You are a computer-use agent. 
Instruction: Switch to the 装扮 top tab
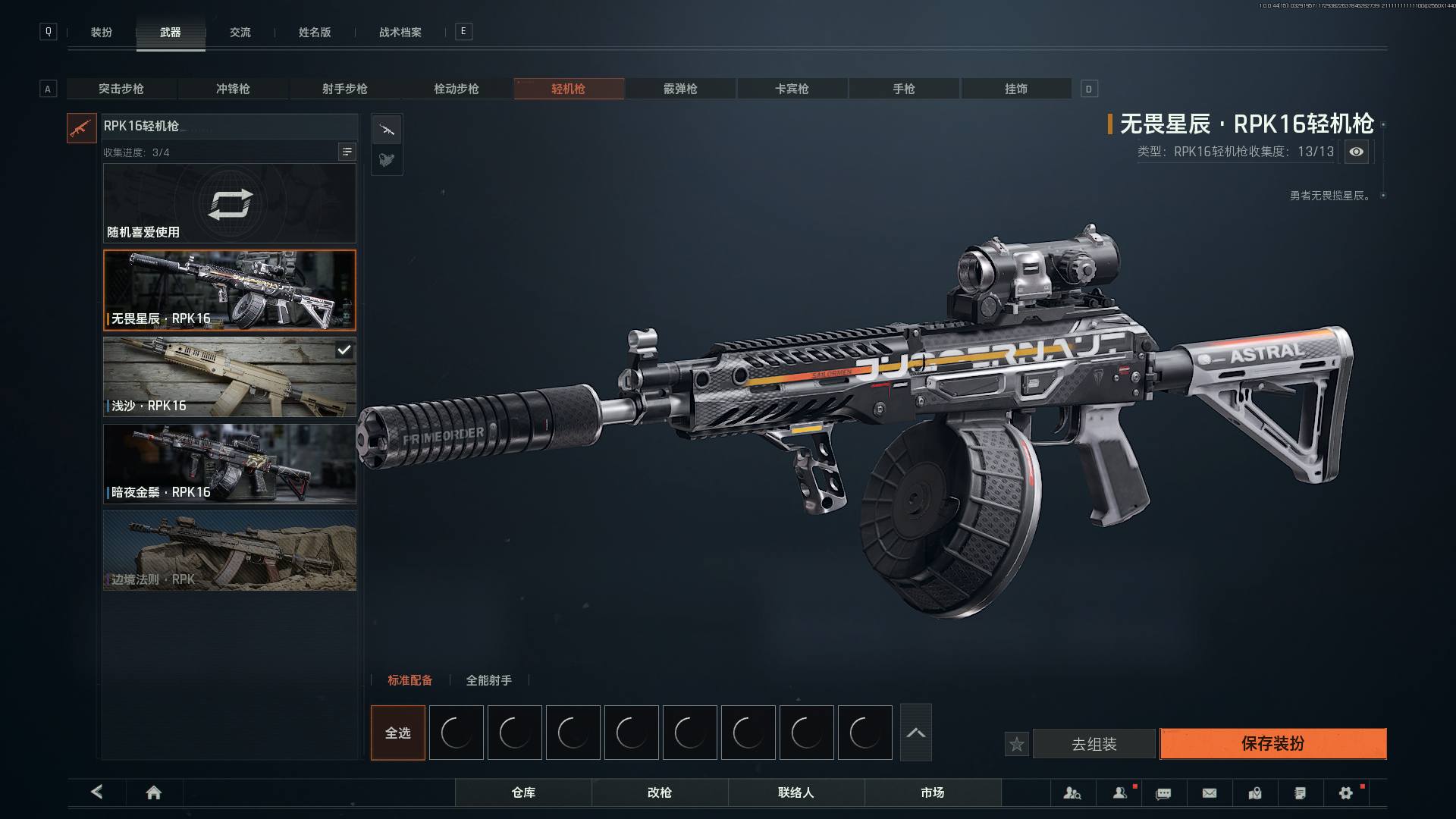pyautogui.click(x=102, y=33)
